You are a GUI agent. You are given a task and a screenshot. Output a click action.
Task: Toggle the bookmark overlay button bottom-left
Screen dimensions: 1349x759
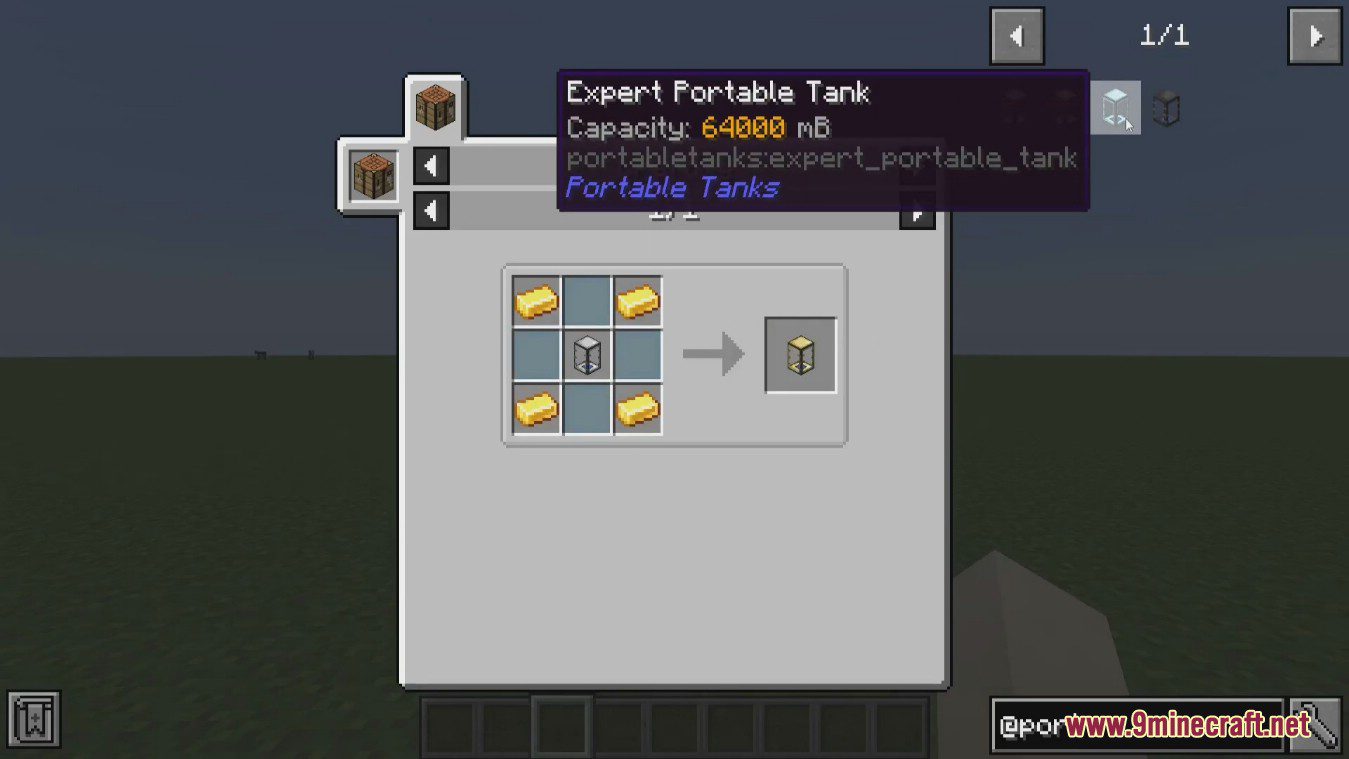(x=36, y=717)
